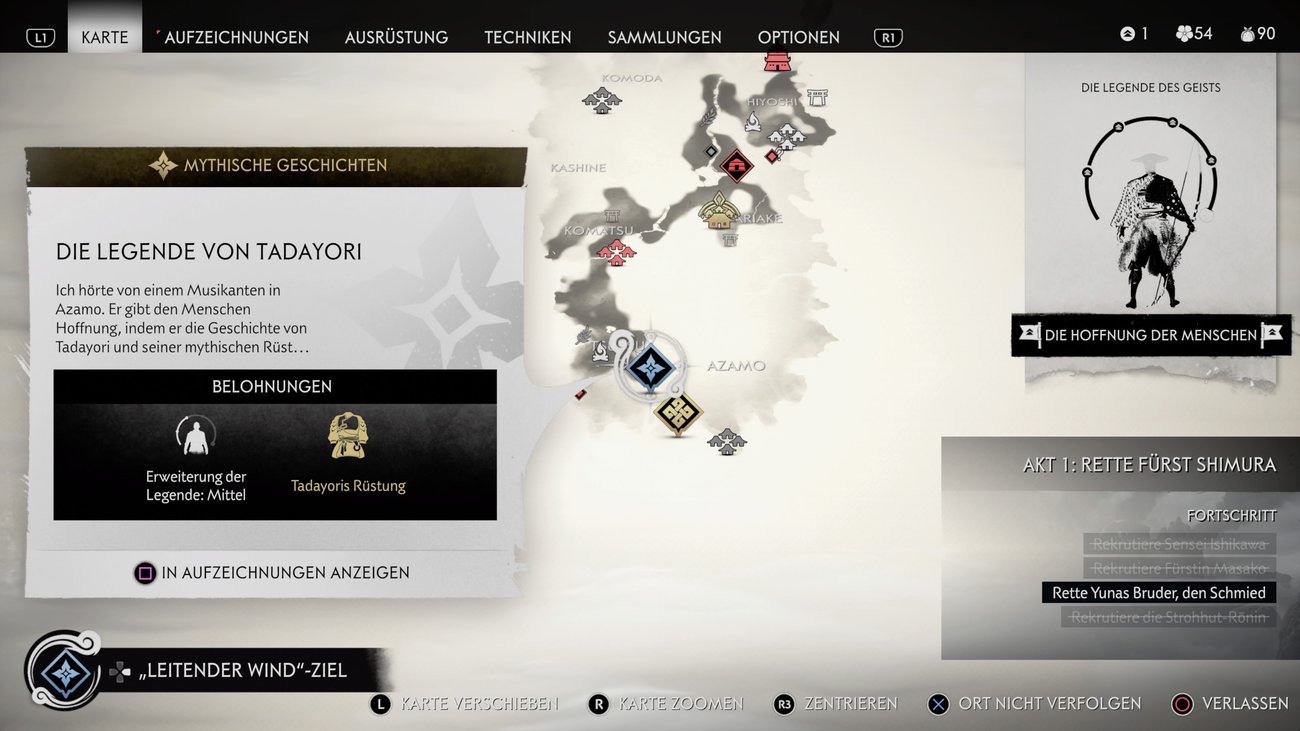The height and width of the screenshot is (731, 1300).
Task: Open the Techniken tab
Action: (x=527, y=37)
